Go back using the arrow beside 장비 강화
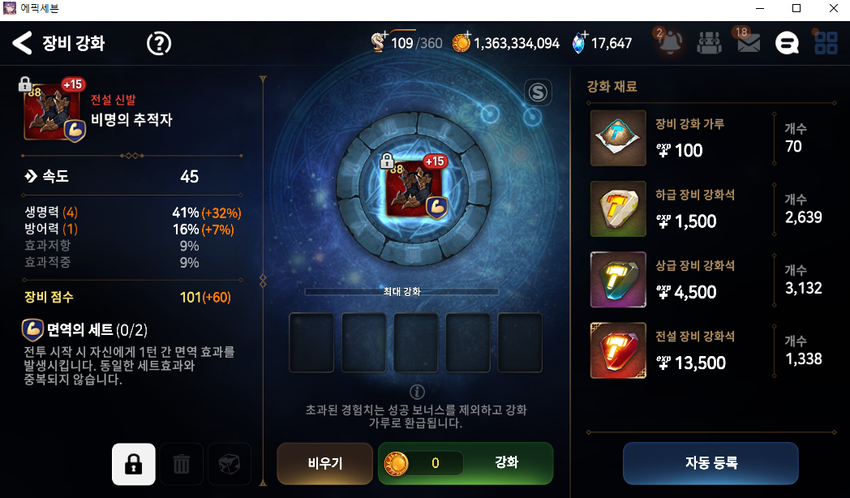 tap(22, 43)
